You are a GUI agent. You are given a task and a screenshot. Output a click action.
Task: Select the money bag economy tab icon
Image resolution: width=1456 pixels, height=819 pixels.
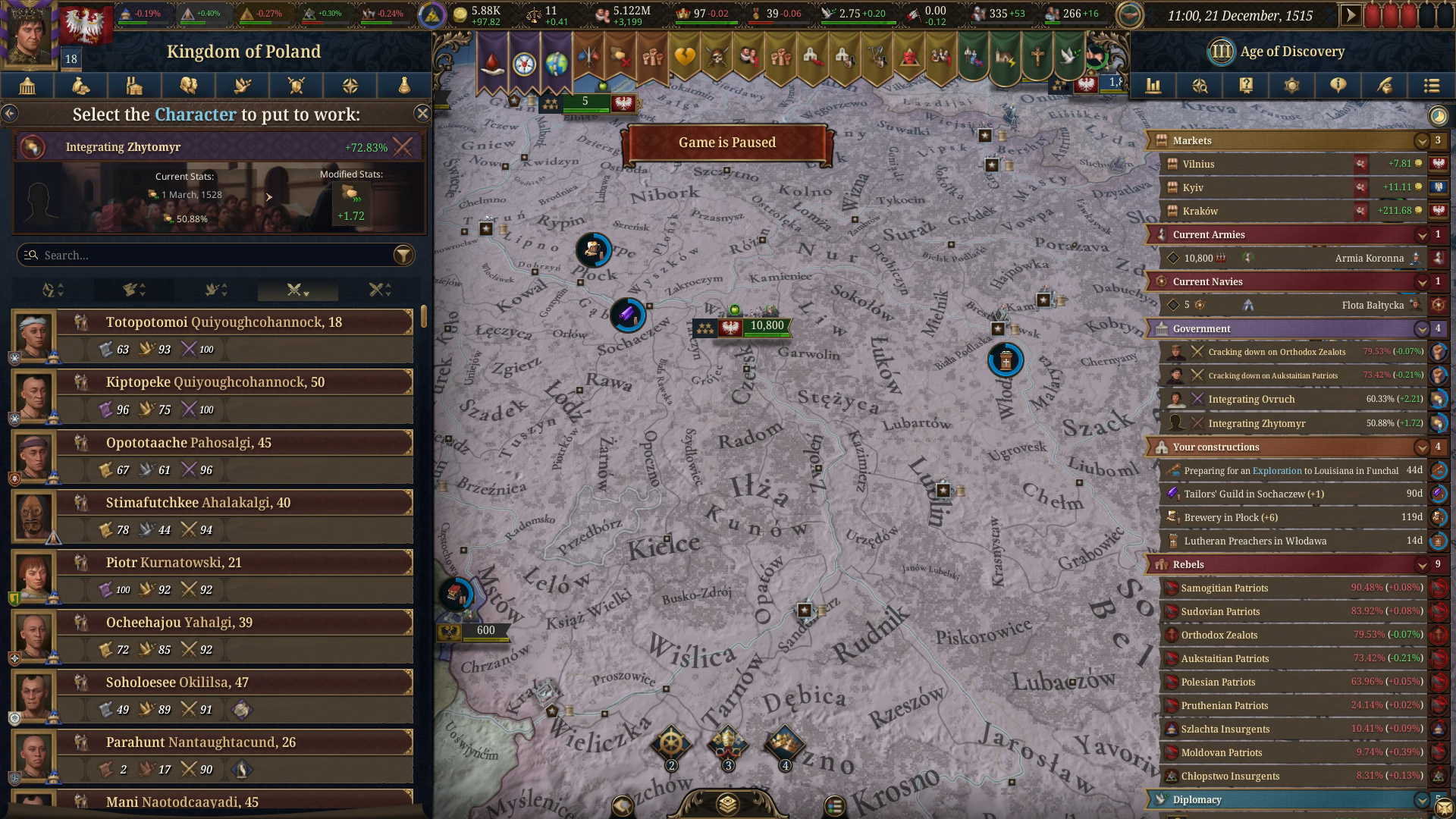tap(80, 86)
